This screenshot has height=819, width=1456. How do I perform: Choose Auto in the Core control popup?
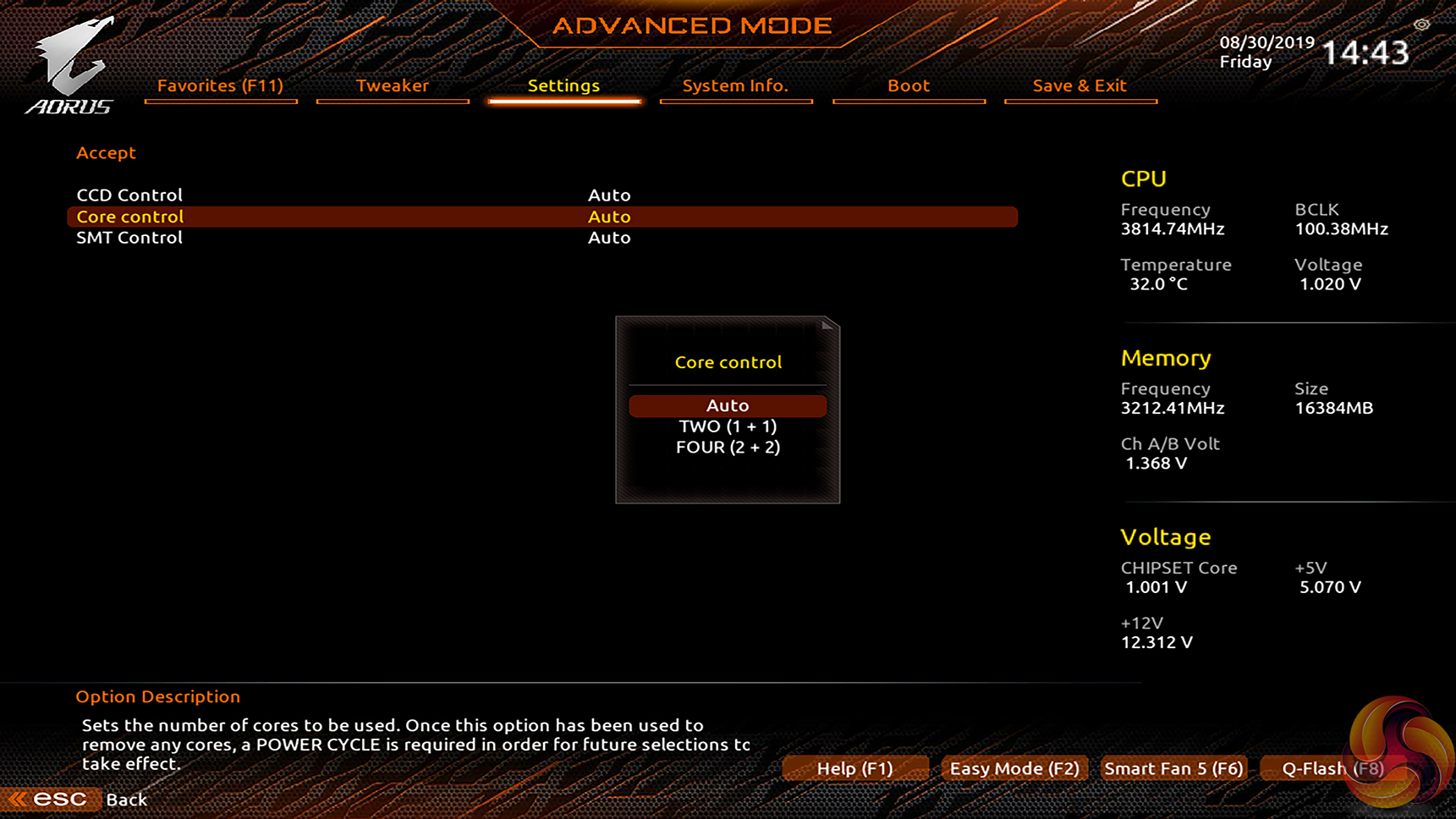tap(728, 405)
